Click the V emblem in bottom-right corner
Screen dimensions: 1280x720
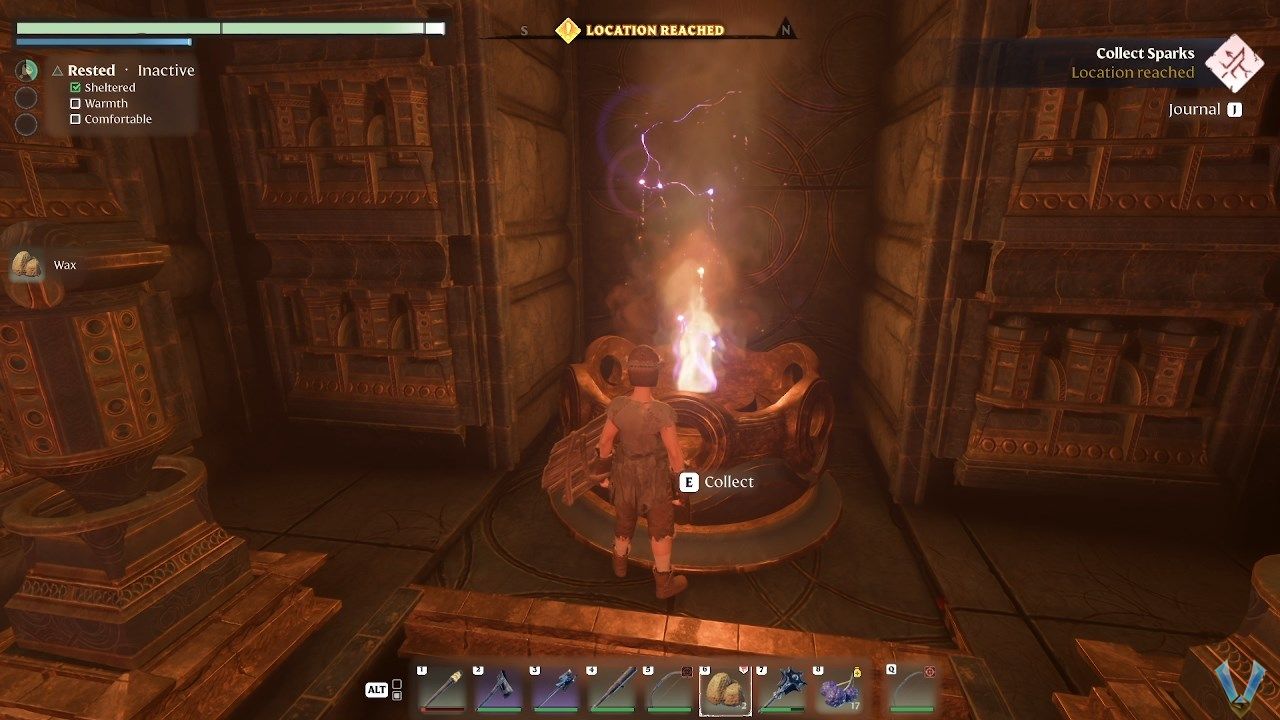[1237, 686]
